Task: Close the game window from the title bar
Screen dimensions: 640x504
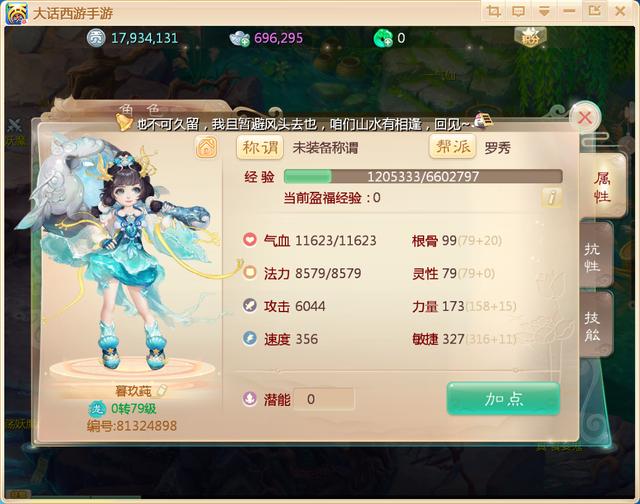Action: click(620, 11)
